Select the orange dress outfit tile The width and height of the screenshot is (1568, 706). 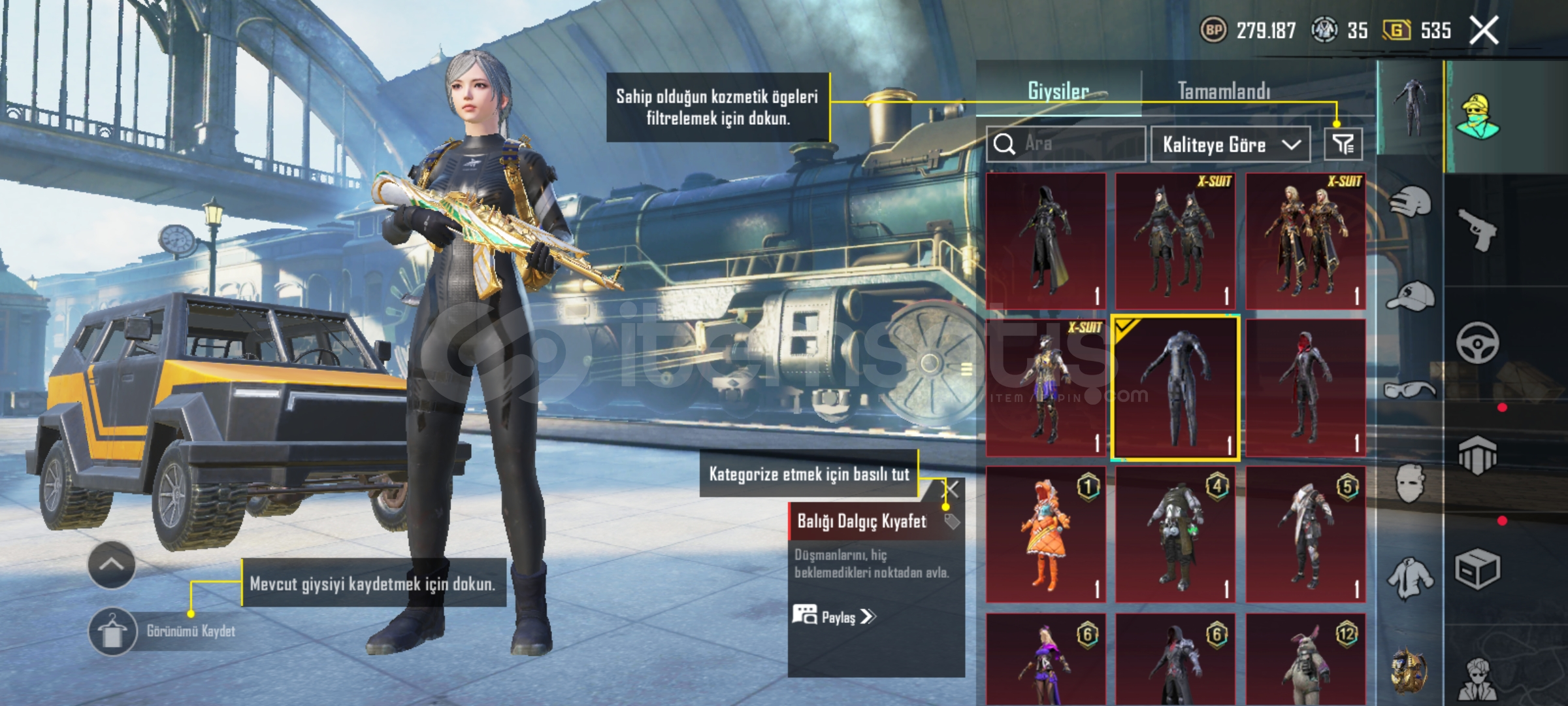(x=1045, y=534)
